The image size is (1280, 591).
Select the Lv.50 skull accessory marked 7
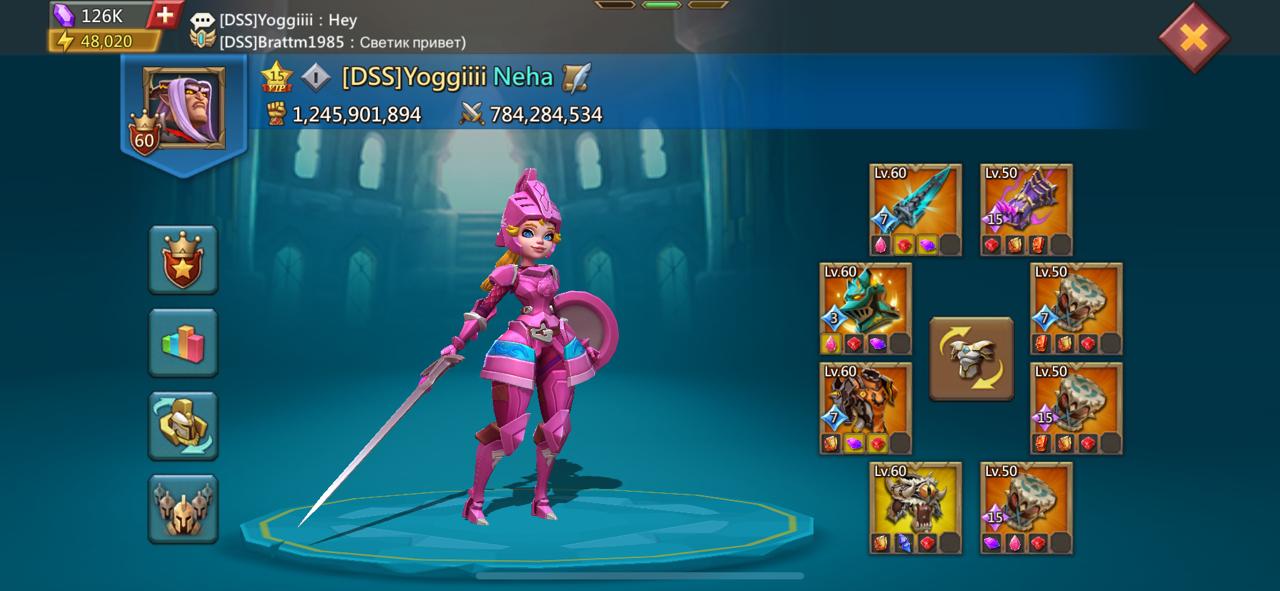pyautogui.click(x=1076, y=308)
